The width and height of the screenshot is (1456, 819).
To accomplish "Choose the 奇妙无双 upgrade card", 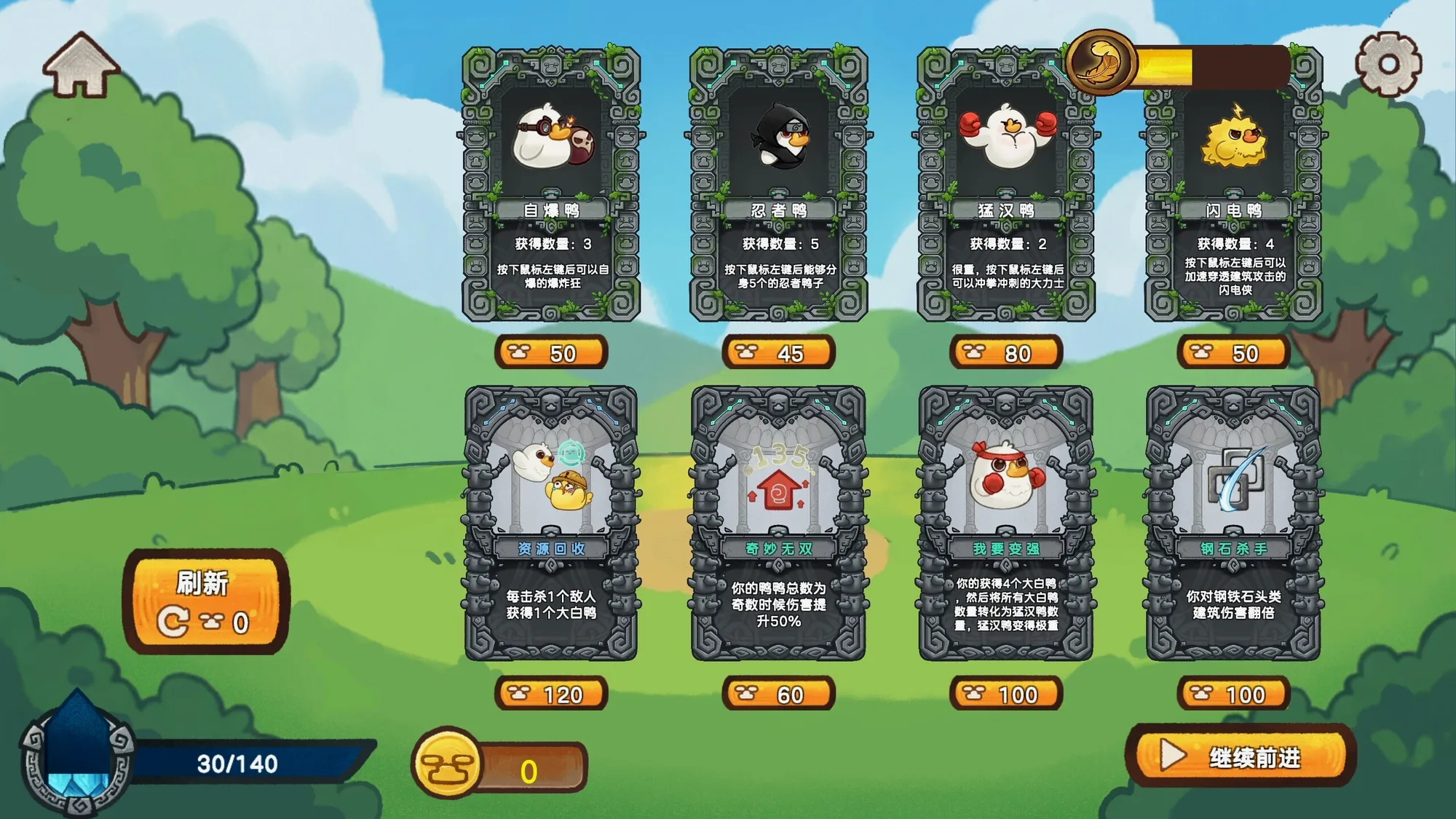I will point(778,523).
